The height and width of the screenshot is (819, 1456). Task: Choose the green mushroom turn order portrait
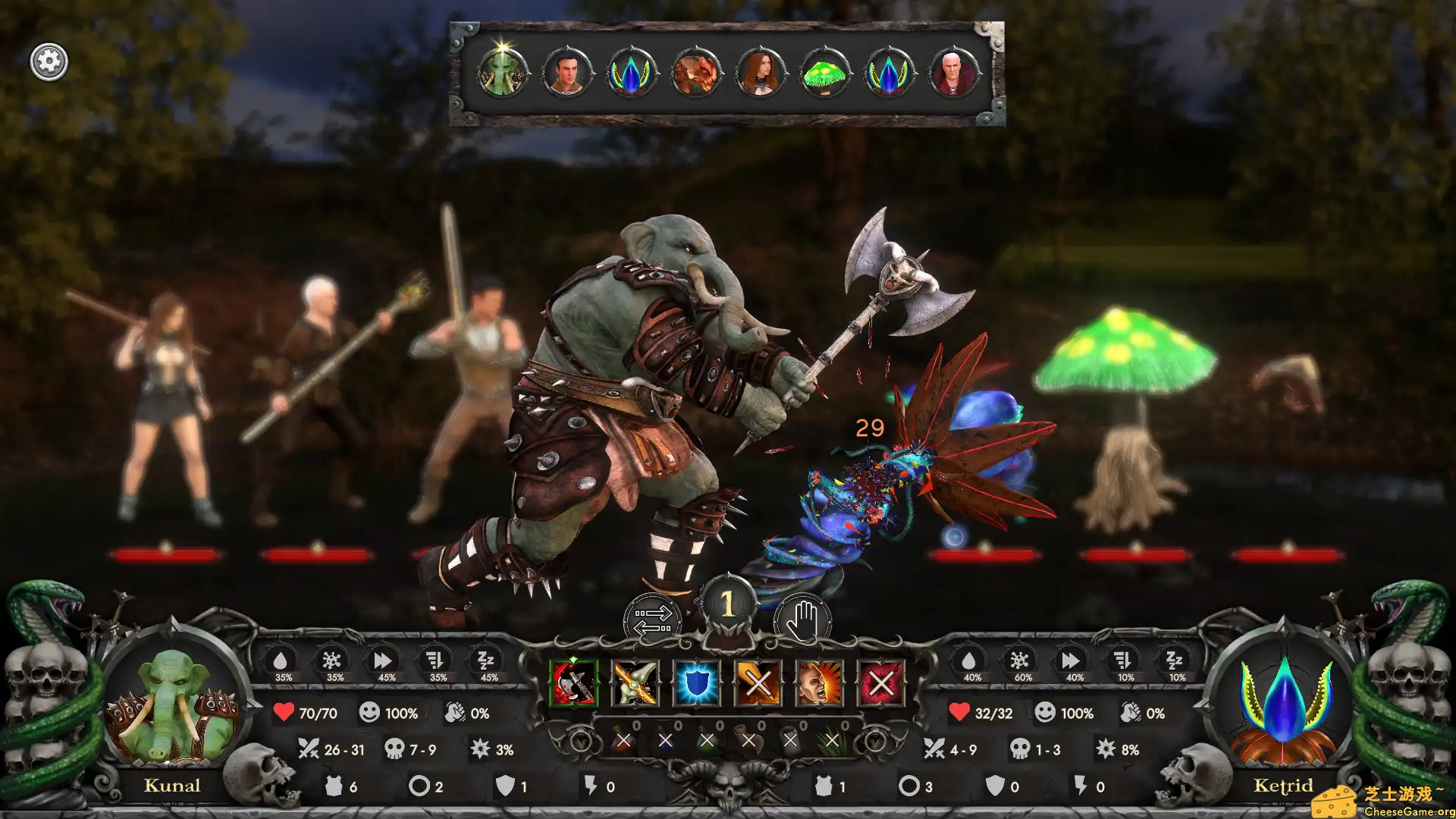pyautogui.click(x=824, y=74)
